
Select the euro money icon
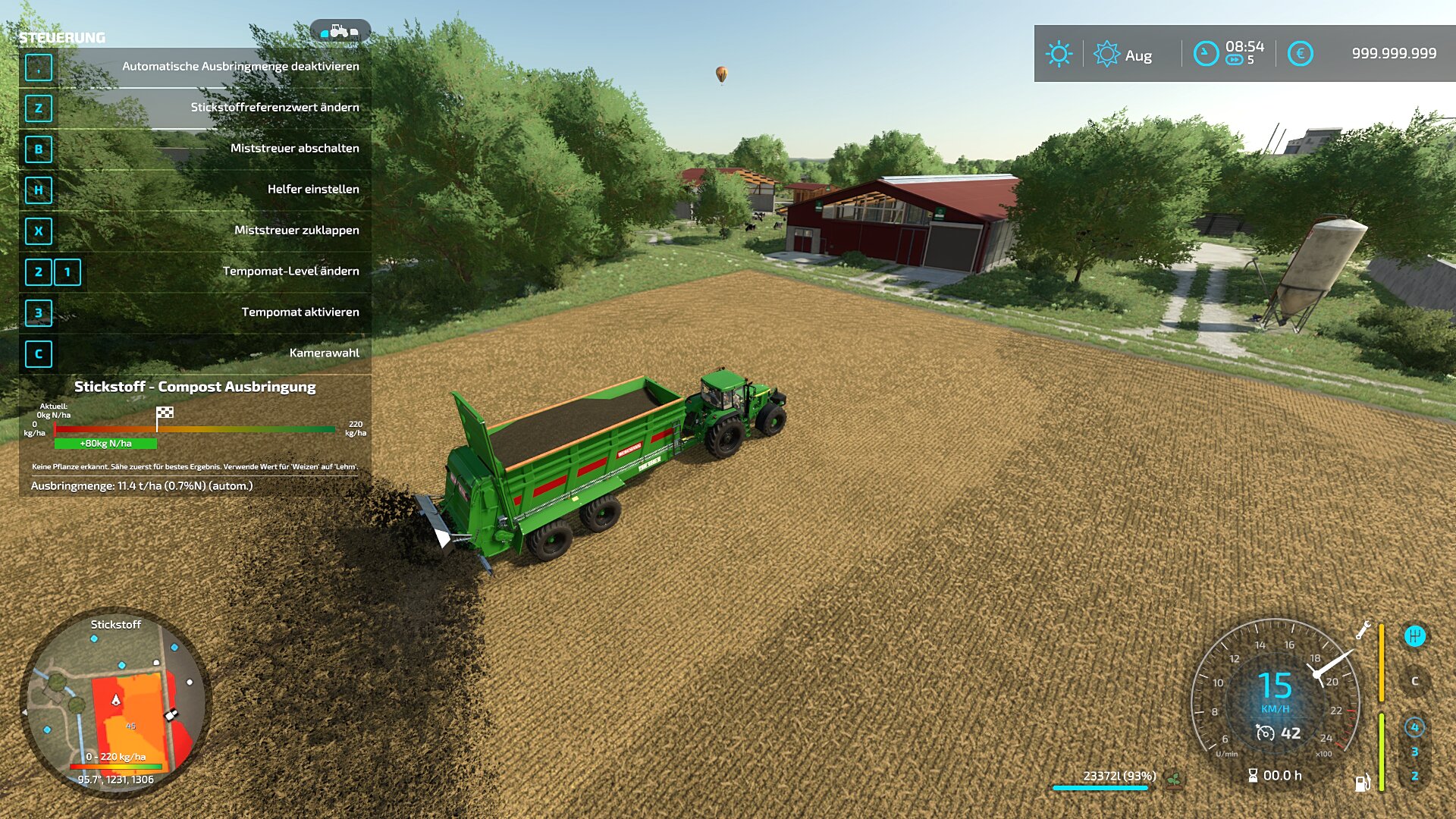coord(1300,54)
